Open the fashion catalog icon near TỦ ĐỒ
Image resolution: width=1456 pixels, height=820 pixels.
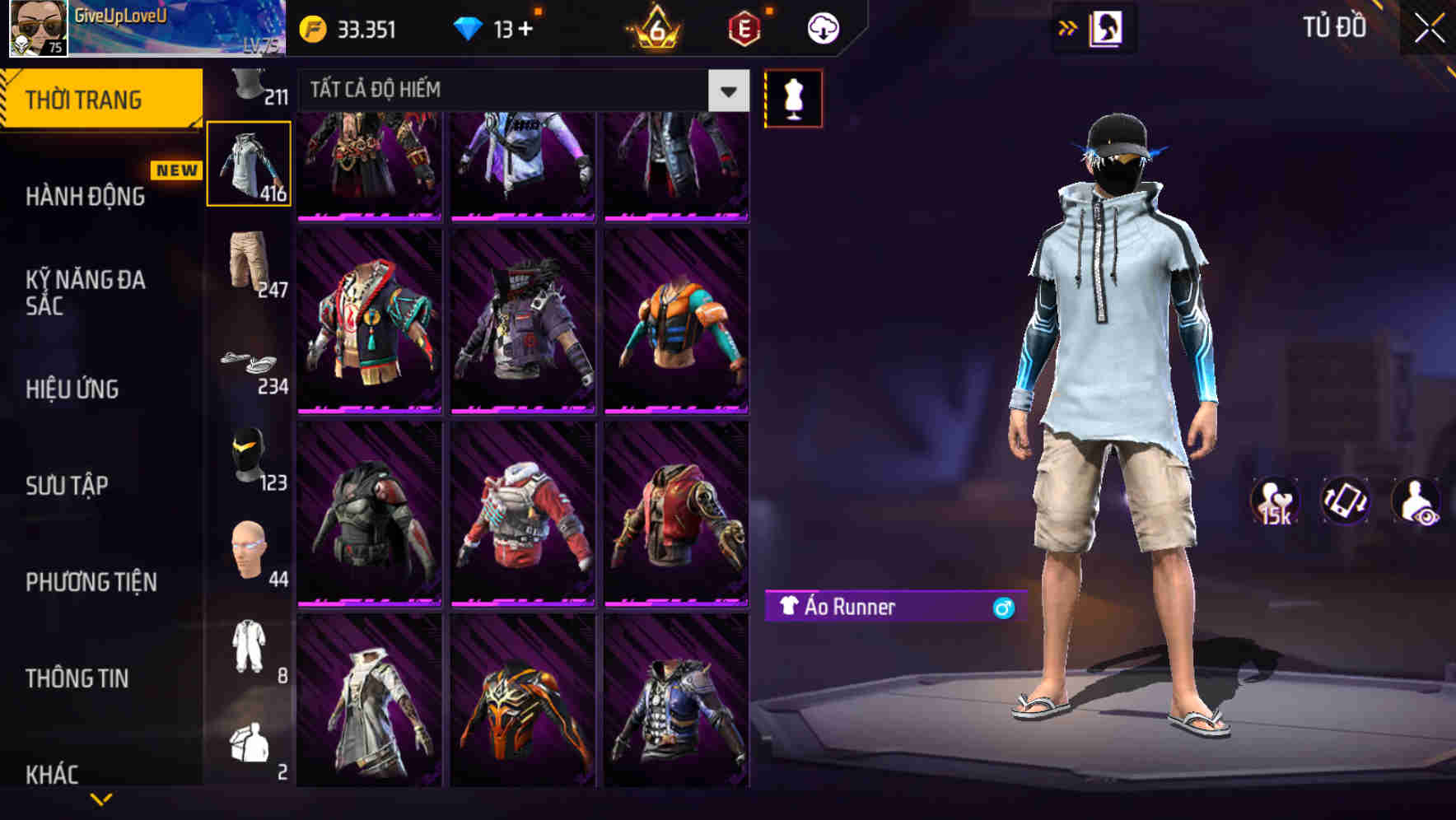click(x=1107, y=27)
